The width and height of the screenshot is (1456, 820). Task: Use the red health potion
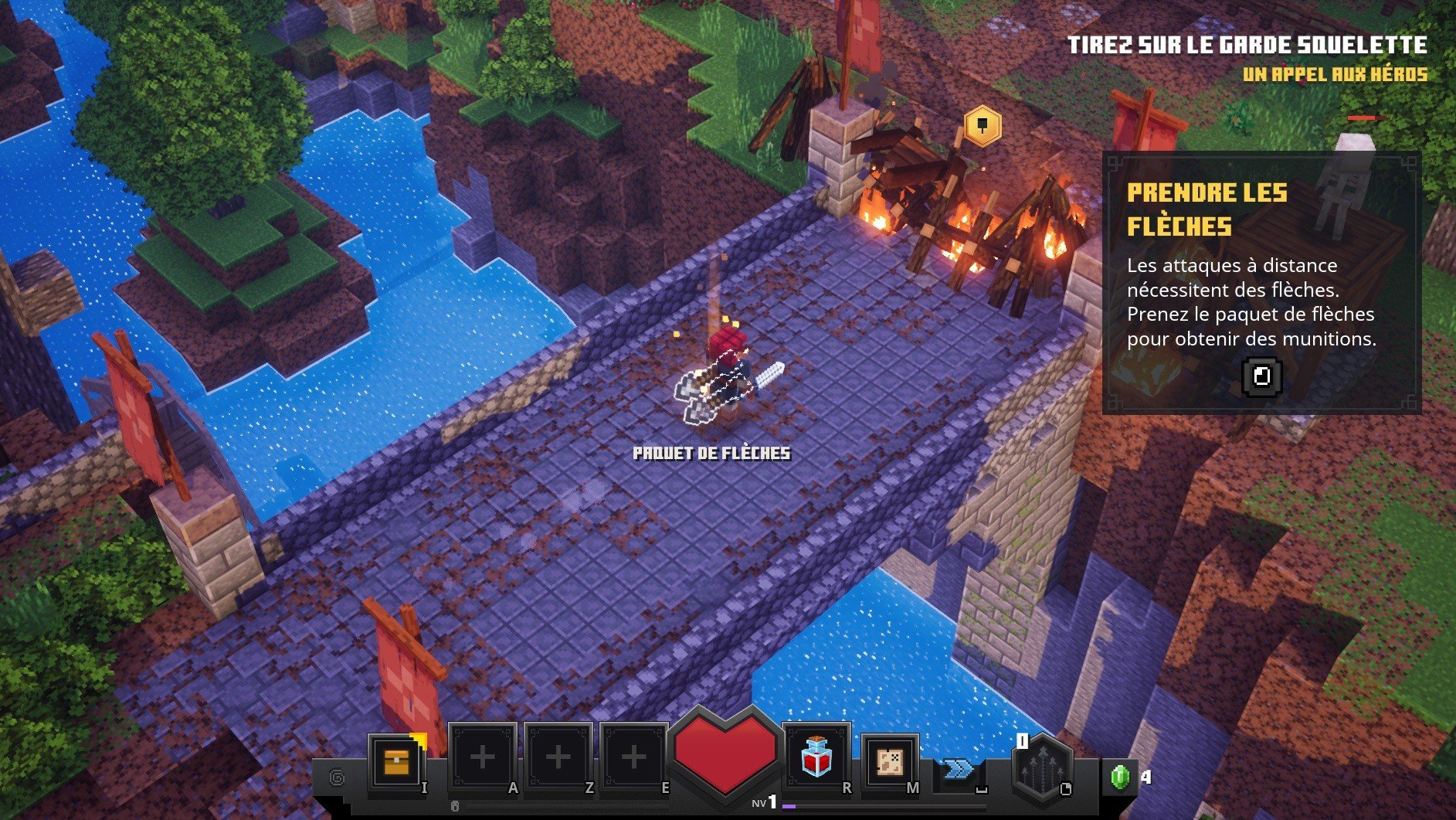tap(816, 758)
